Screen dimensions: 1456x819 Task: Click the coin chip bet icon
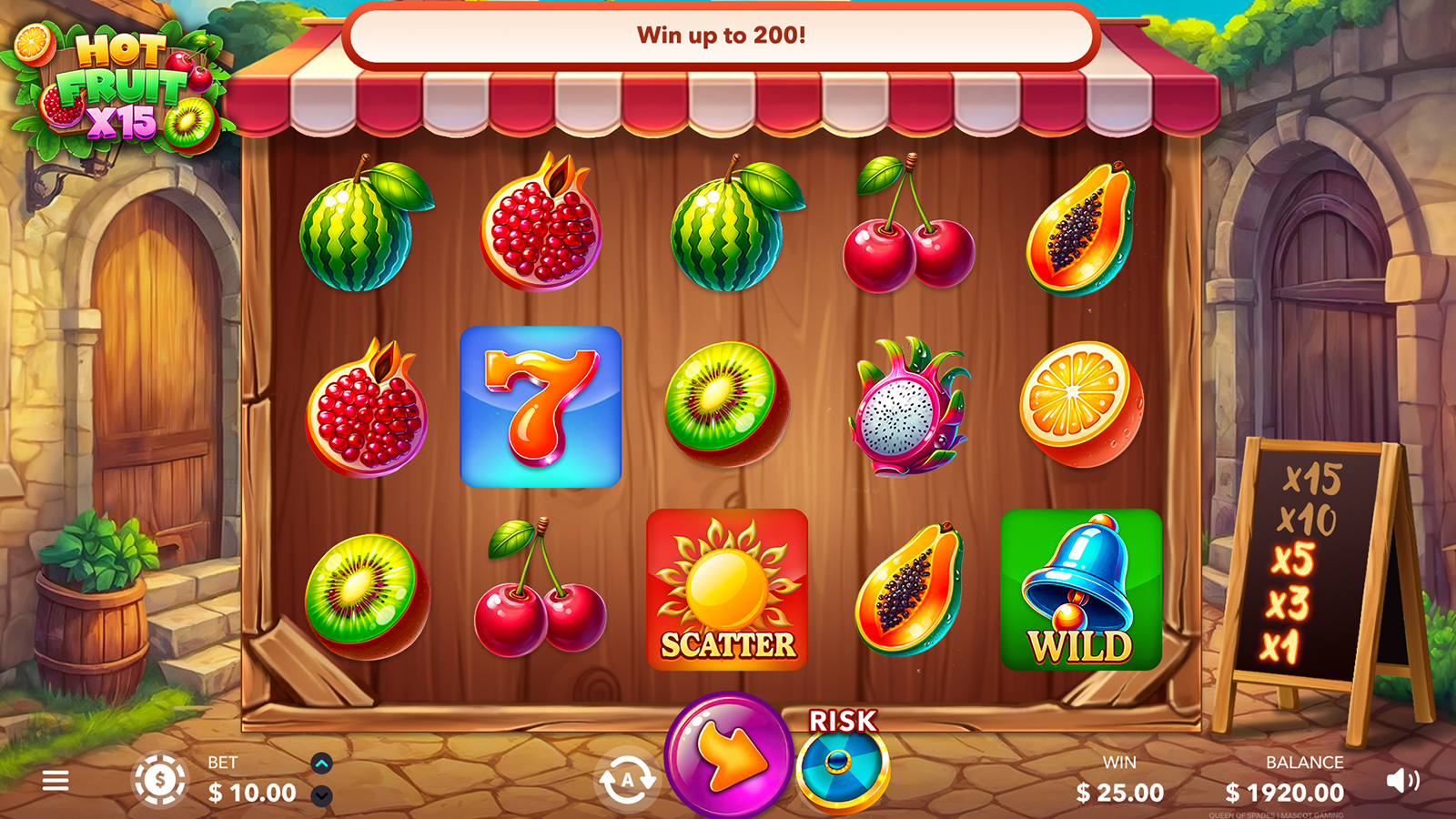tap(160, 781)
